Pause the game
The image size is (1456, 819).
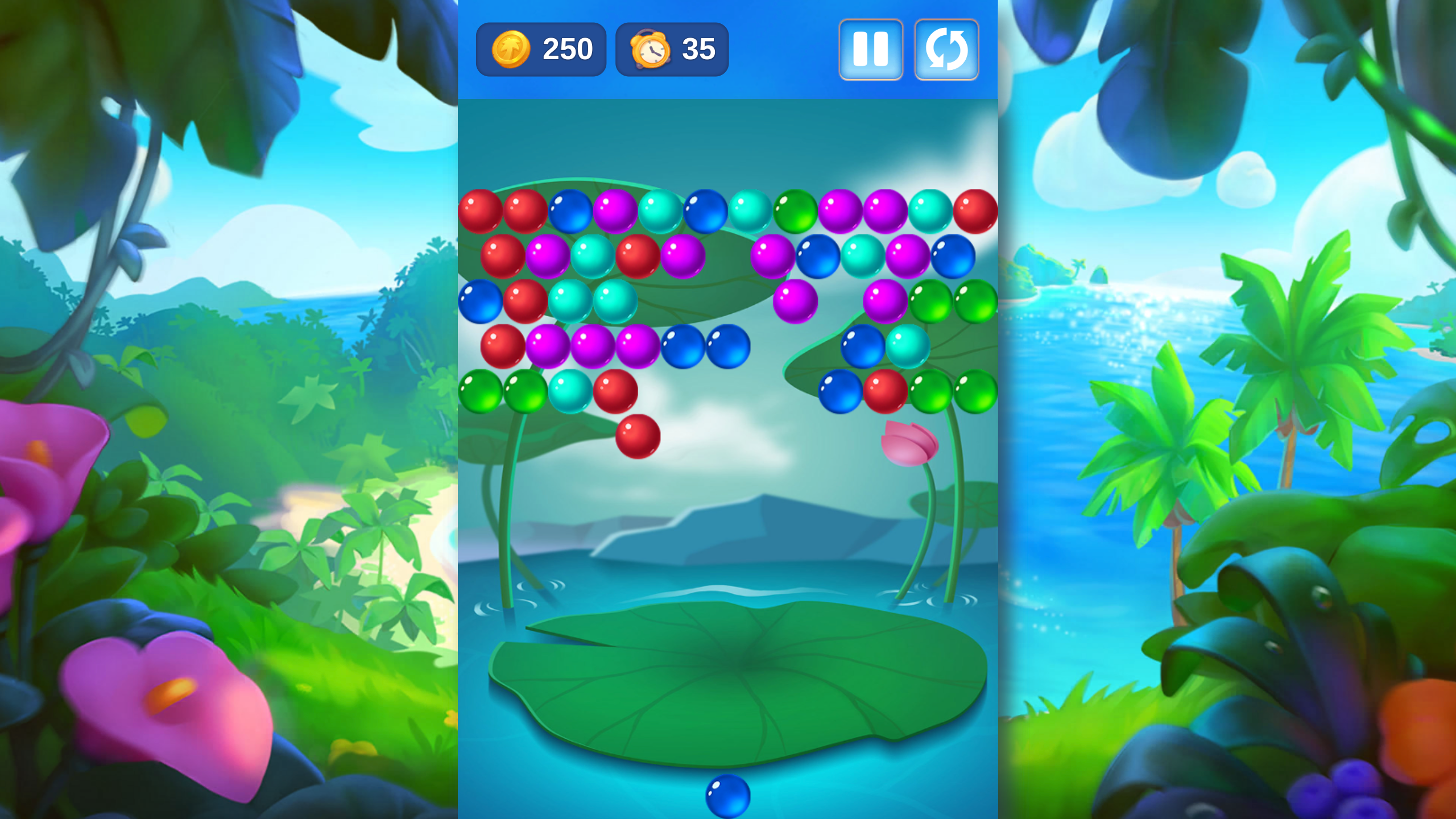[871, 49]
